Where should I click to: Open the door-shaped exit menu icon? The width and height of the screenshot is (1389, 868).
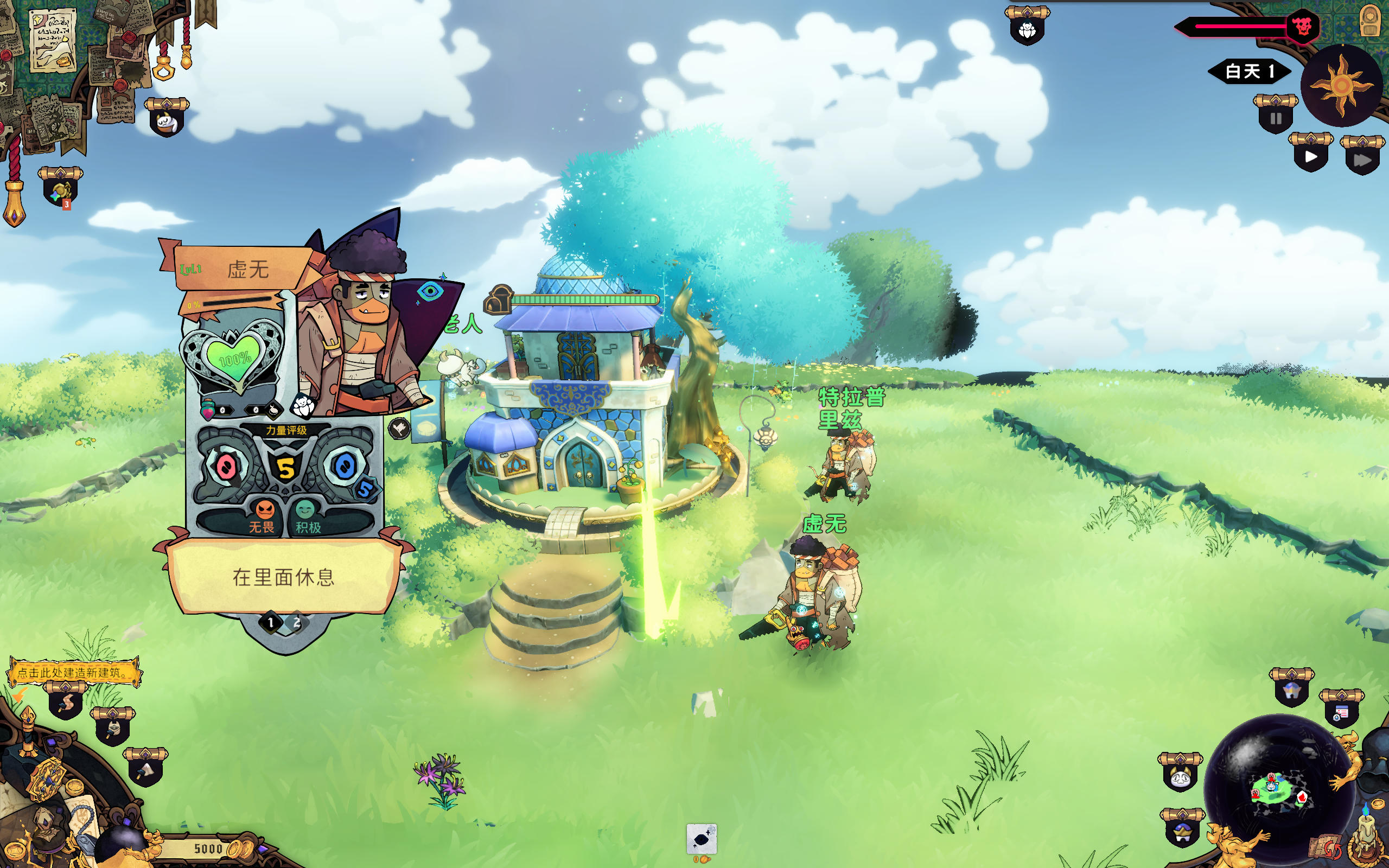pyautogui.click(x=1369, y=21)
